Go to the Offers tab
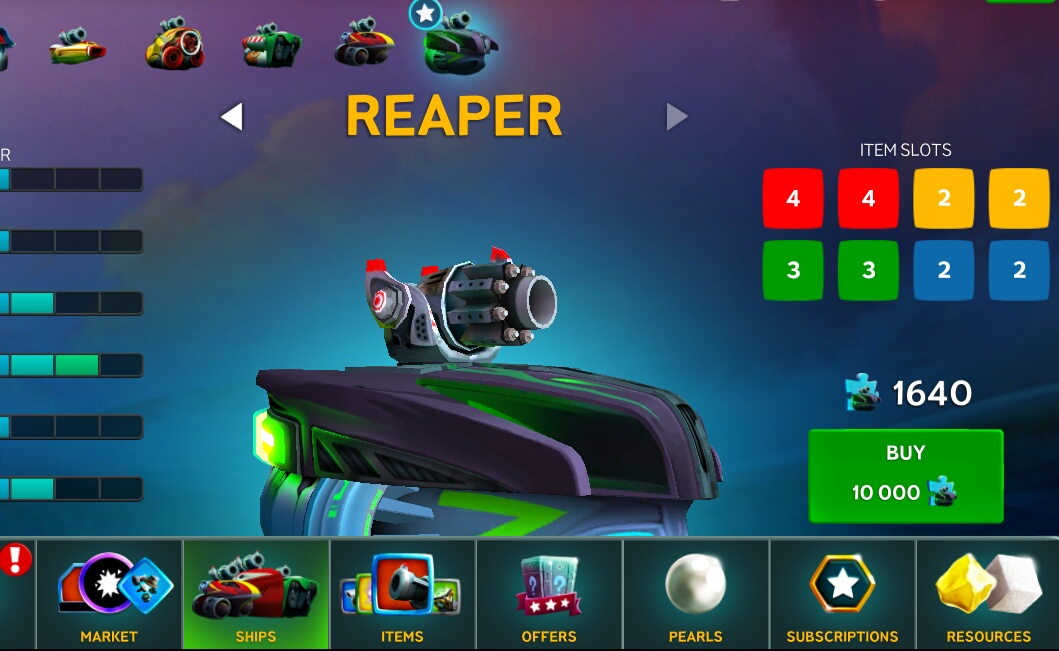 (549, 594)
